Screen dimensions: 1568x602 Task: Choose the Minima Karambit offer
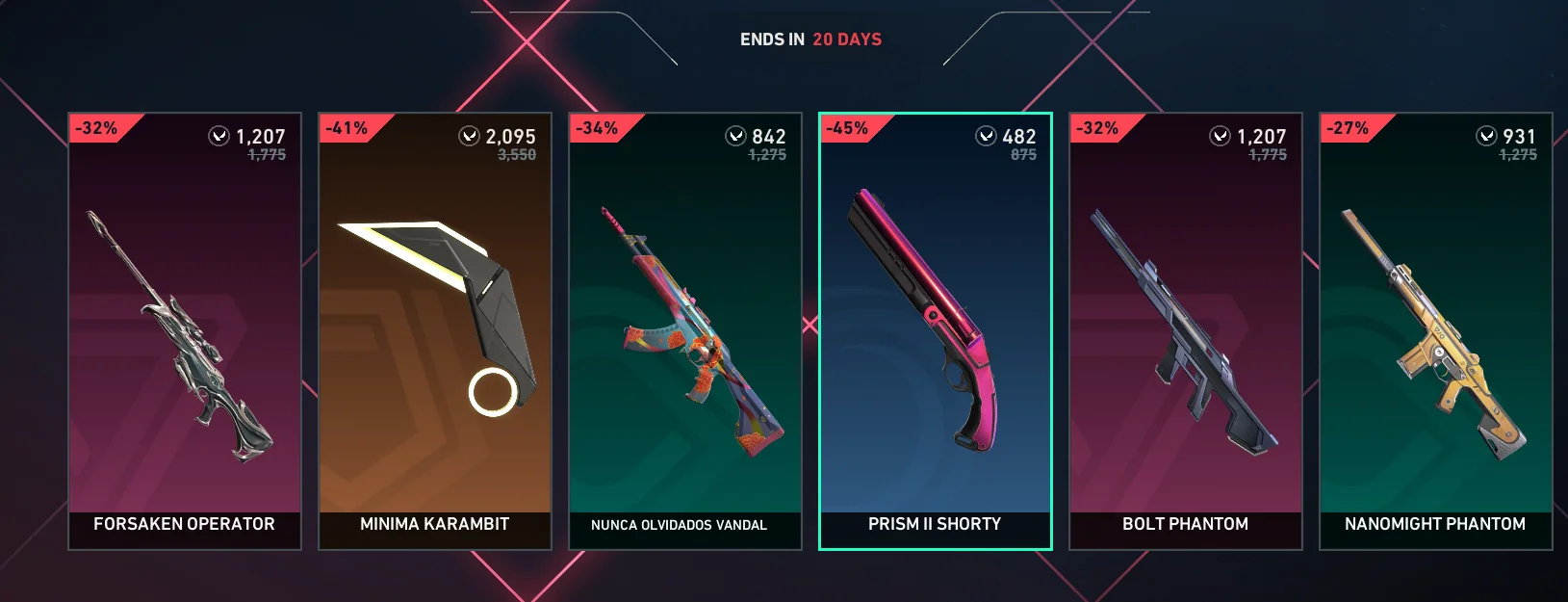click(435, 331)
